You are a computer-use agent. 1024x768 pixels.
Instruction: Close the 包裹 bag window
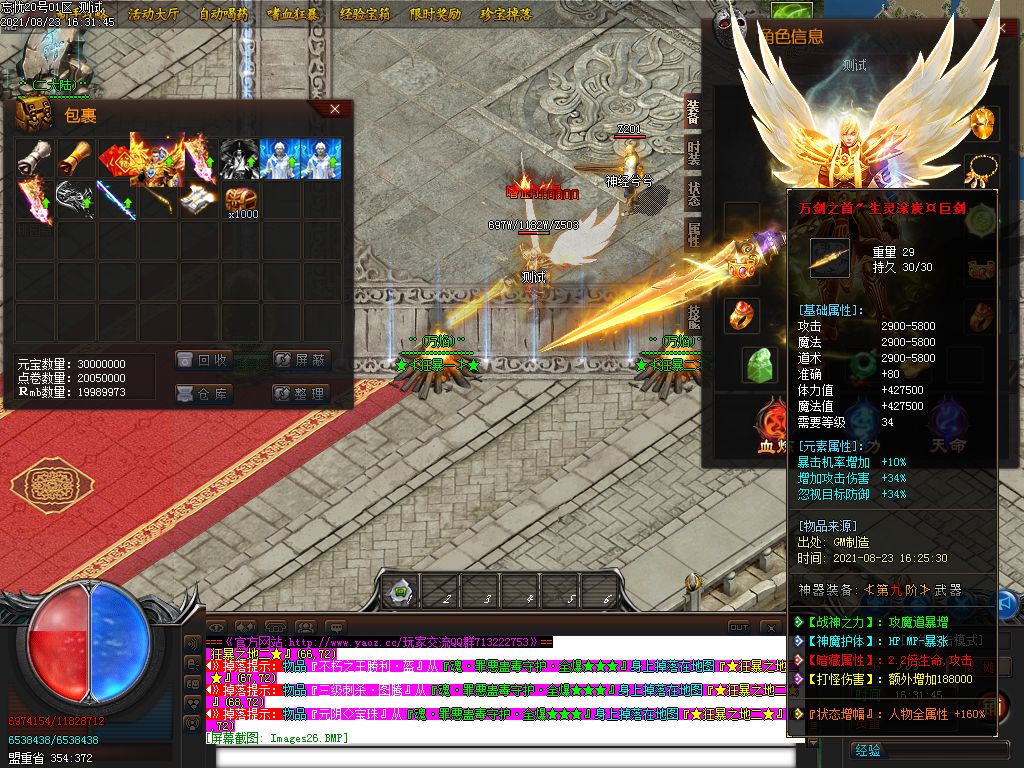tap(335, 109)
